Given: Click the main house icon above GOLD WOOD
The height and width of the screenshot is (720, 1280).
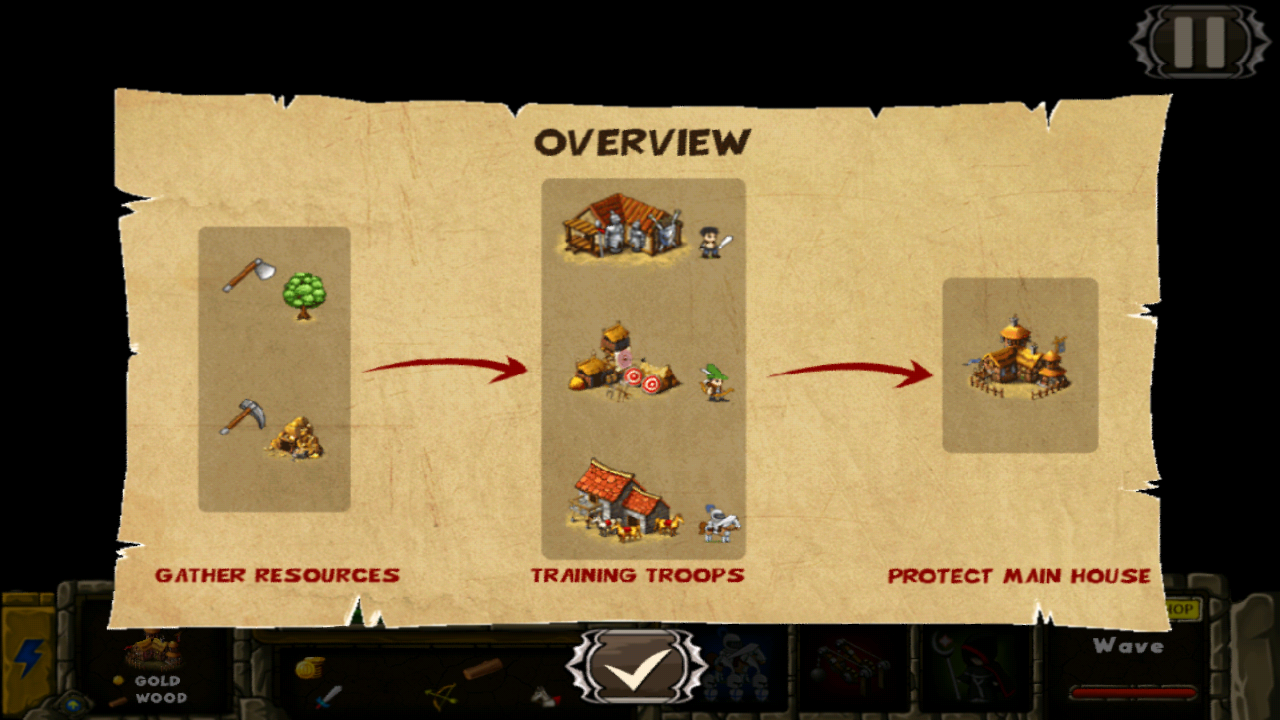Looking at the screenshot, I should (152, 648).
